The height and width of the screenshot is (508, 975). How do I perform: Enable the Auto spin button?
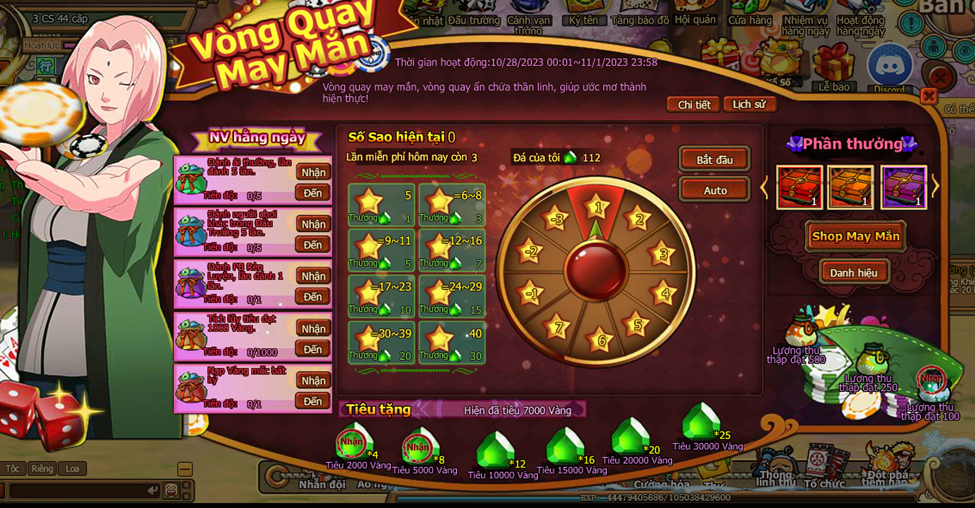(x=714, y=190)
